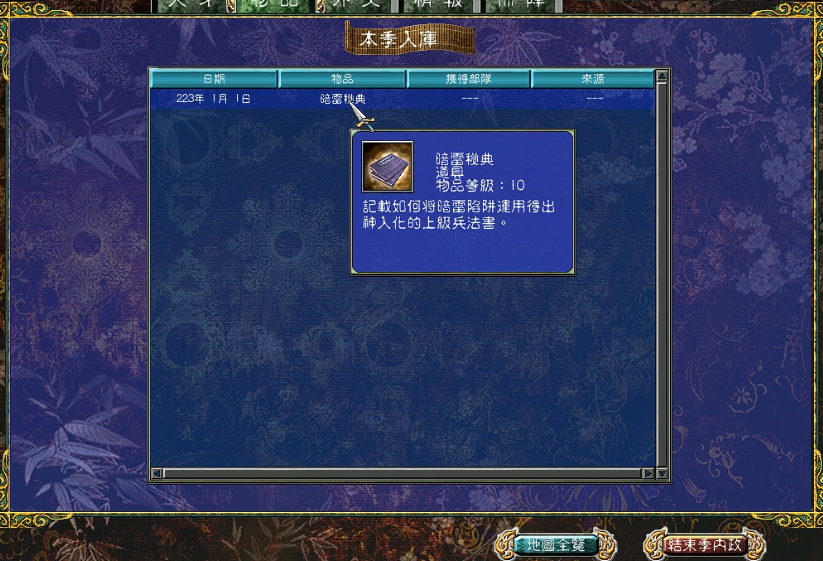Click the 物品 column header
823x561 pixels.
tap(343, 78)
